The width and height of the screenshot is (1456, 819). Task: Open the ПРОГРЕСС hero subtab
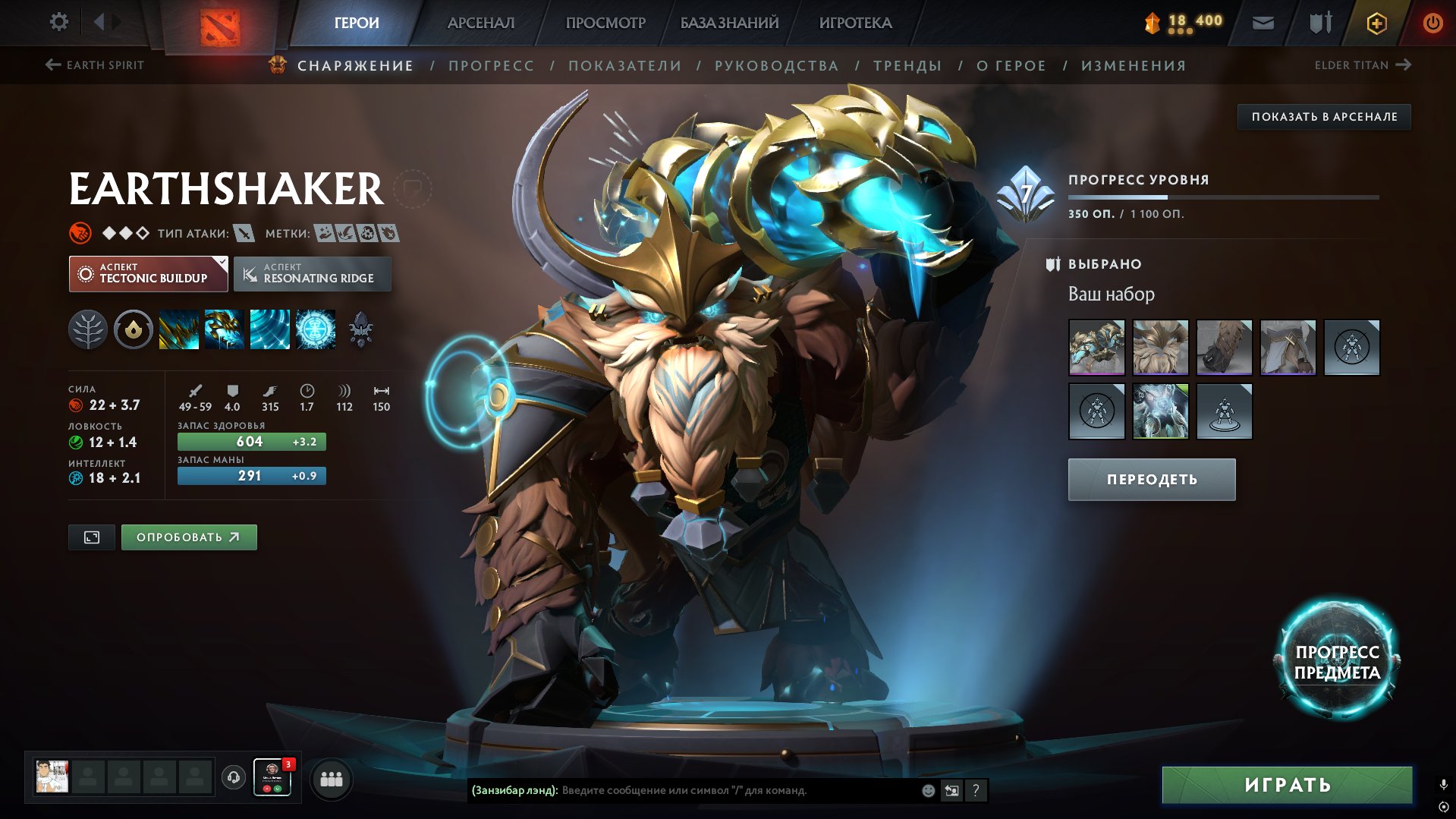tap(491, 66)
